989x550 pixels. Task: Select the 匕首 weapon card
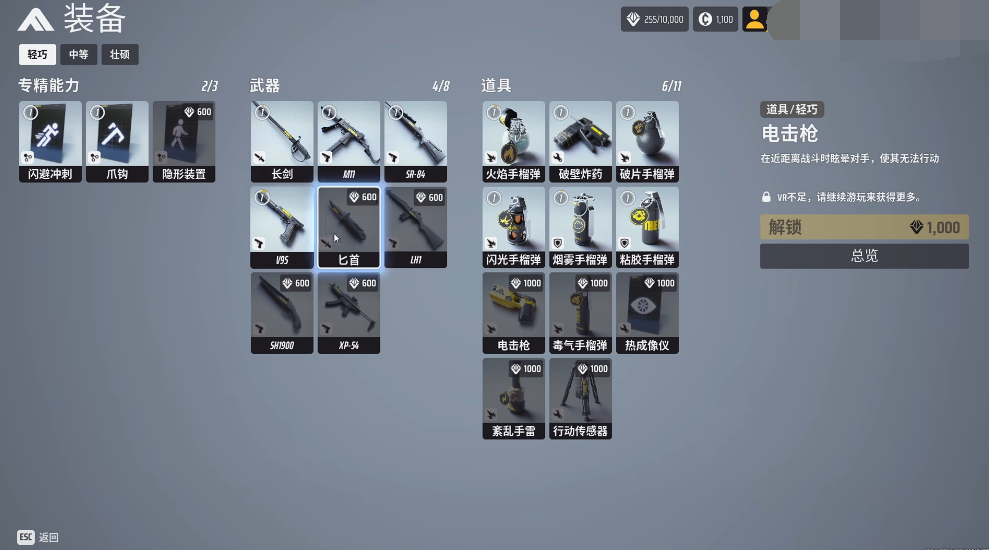click(348, 227)
